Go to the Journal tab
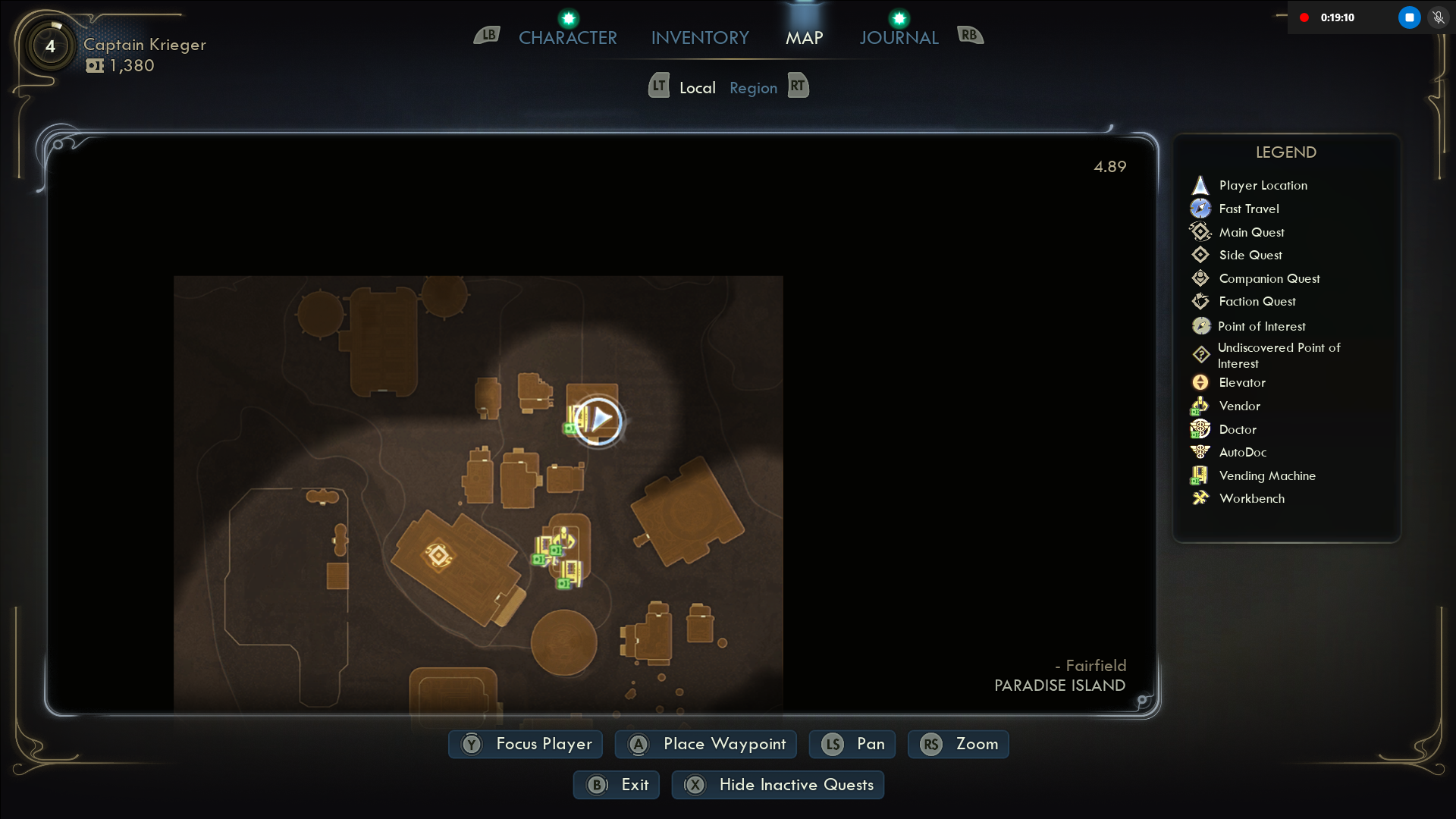The width and height of the screenshot is (1456, 819). pos(899,38)
